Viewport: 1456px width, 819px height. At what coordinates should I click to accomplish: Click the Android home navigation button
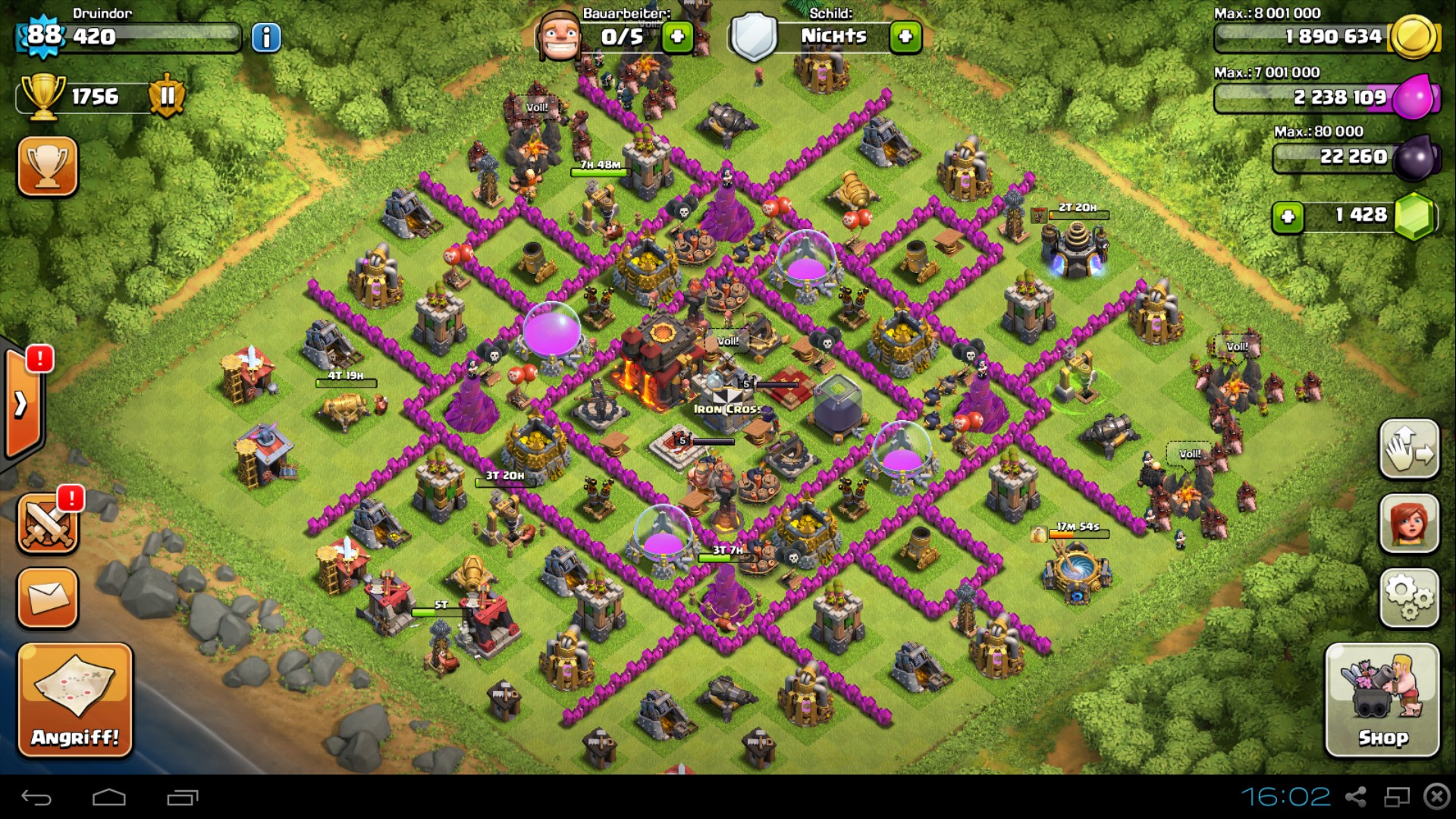point(109,797)
